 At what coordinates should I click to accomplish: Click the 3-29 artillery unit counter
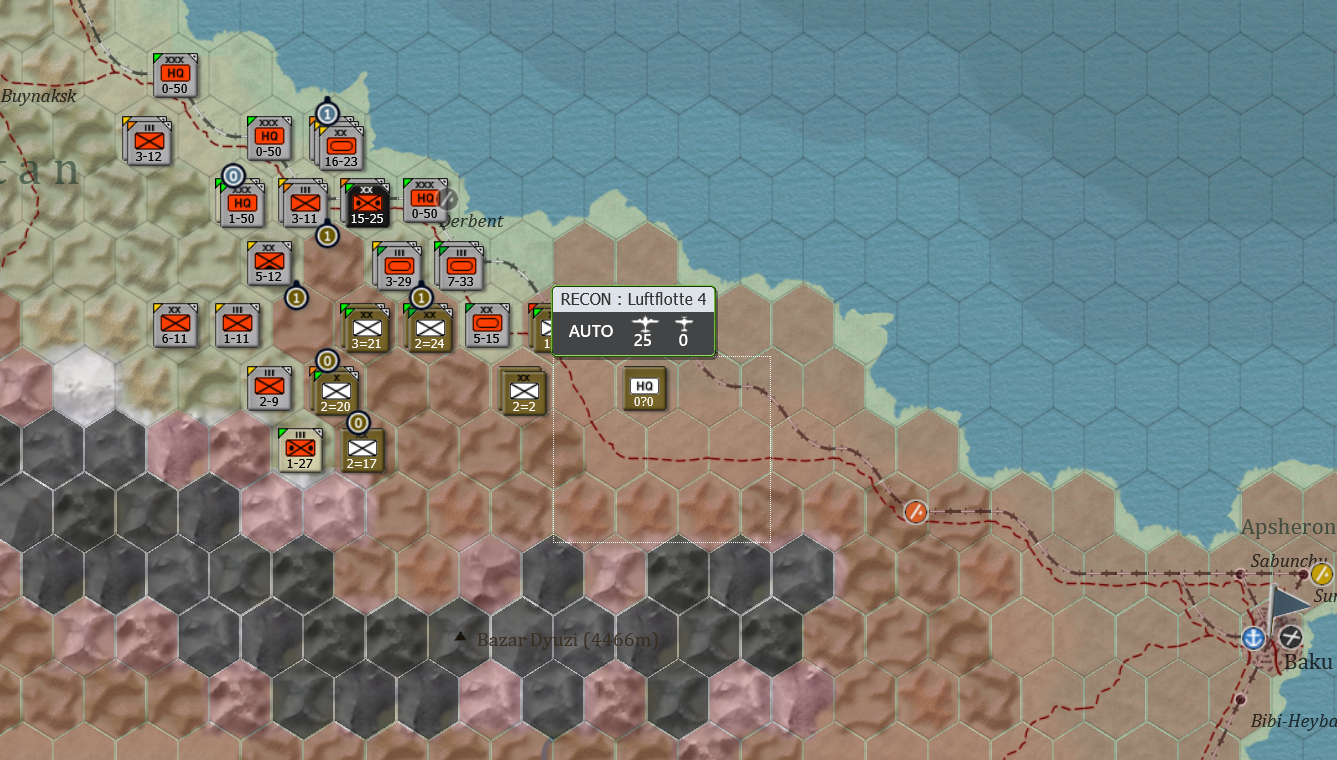pos(399,268)
